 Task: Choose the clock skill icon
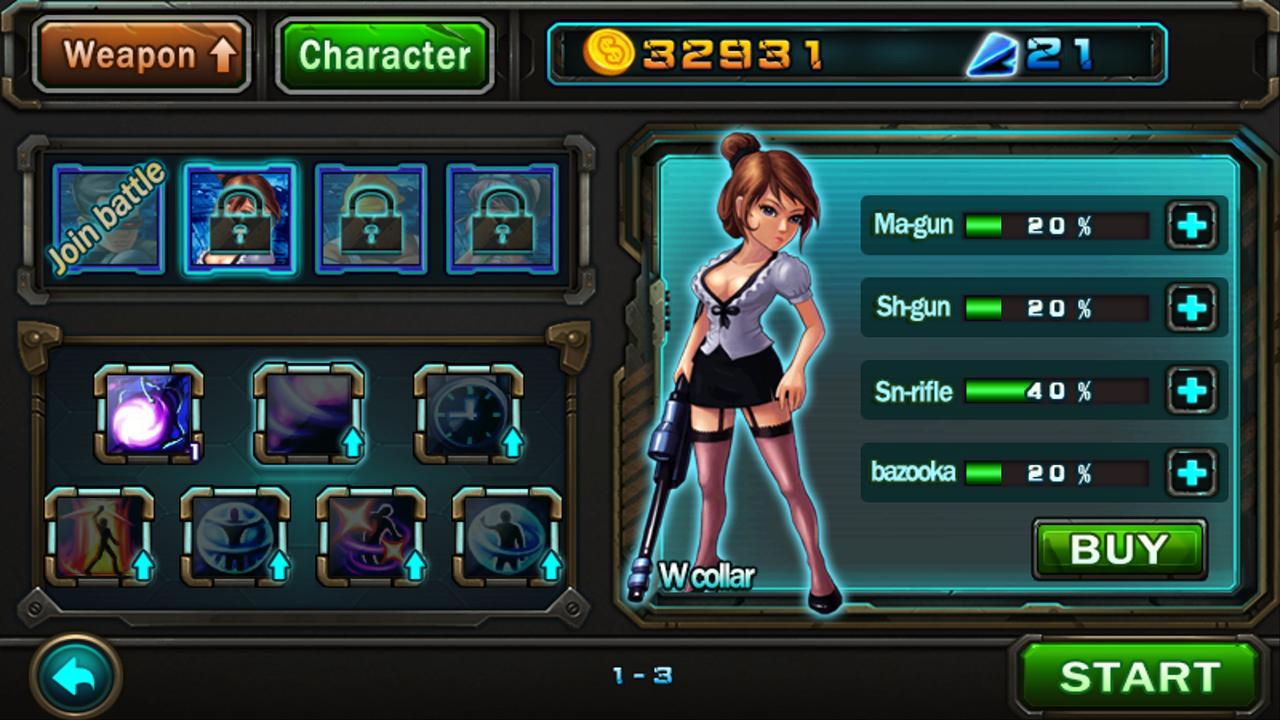tap(469, 413)
